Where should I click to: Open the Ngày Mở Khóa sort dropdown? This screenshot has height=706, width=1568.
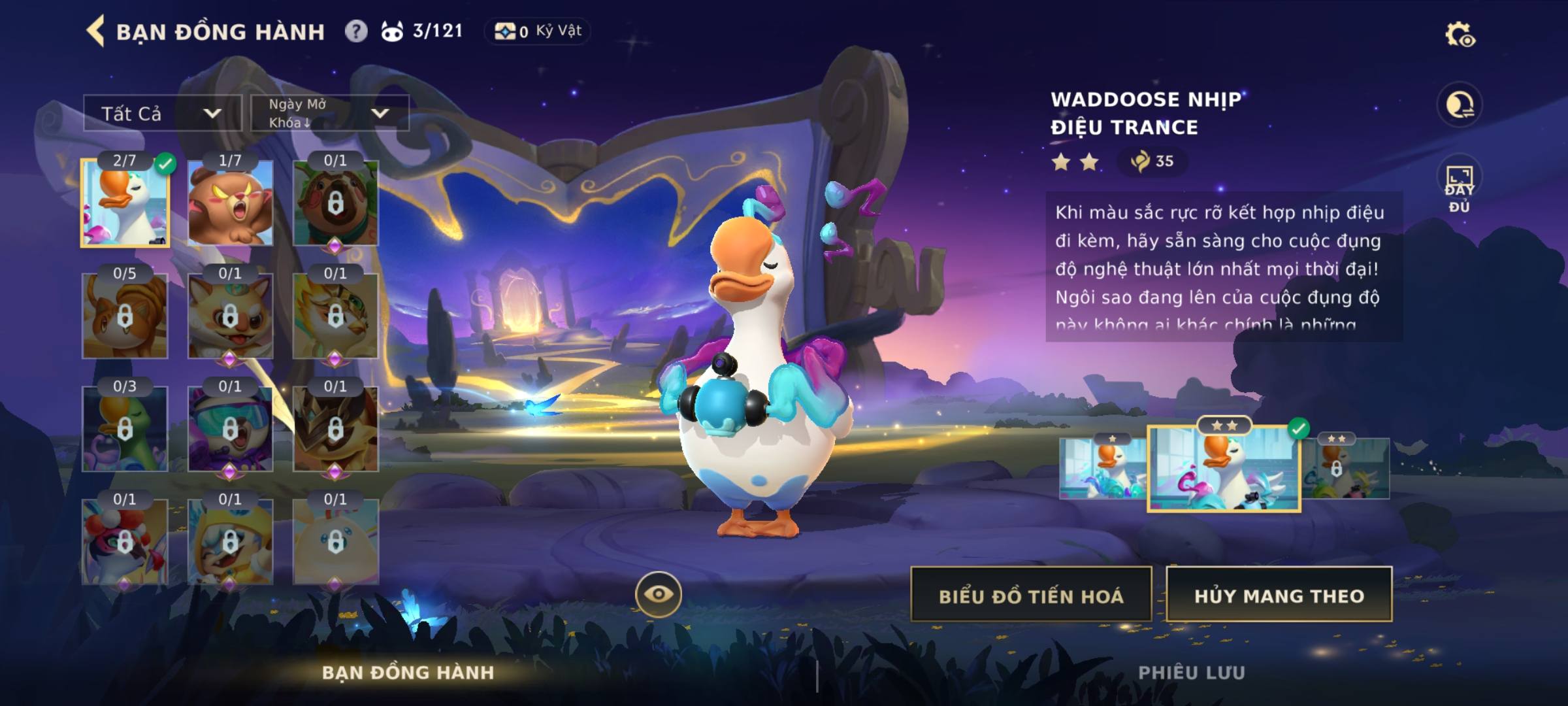[x=329, y=114]
